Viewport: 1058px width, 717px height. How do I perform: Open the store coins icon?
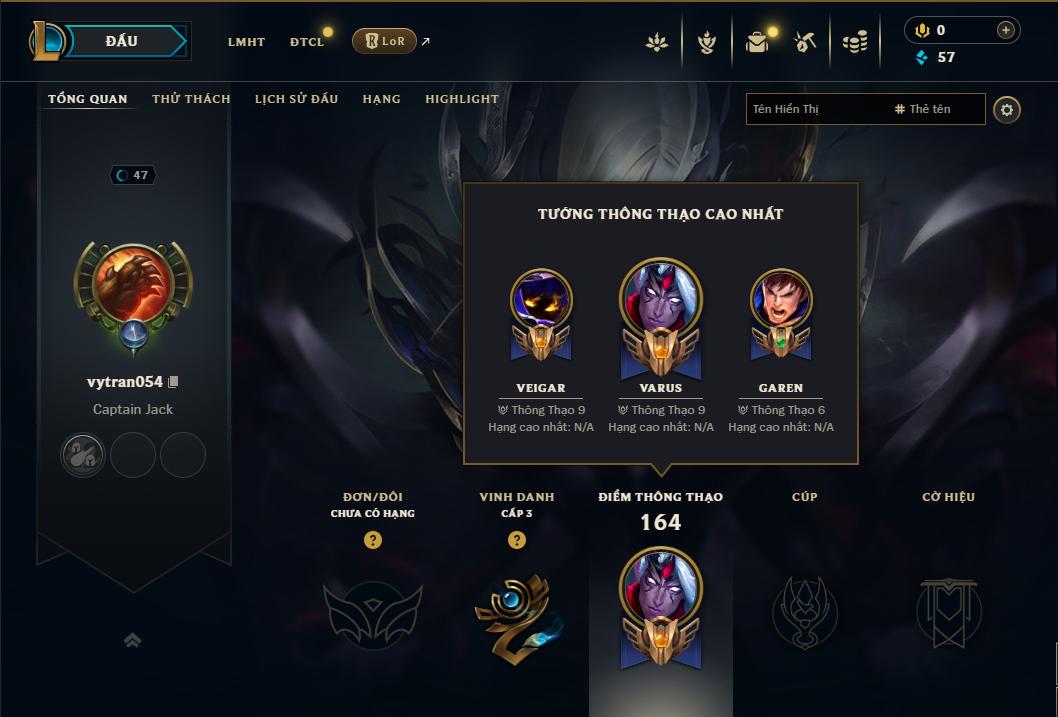pos(854,42)
